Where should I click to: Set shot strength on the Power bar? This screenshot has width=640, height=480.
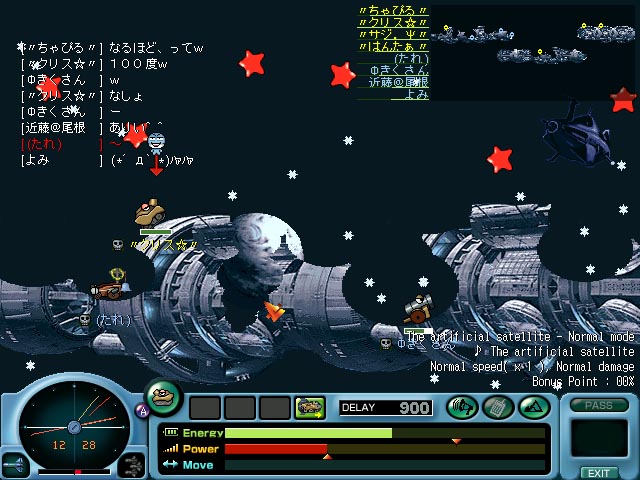click(385, 449)
